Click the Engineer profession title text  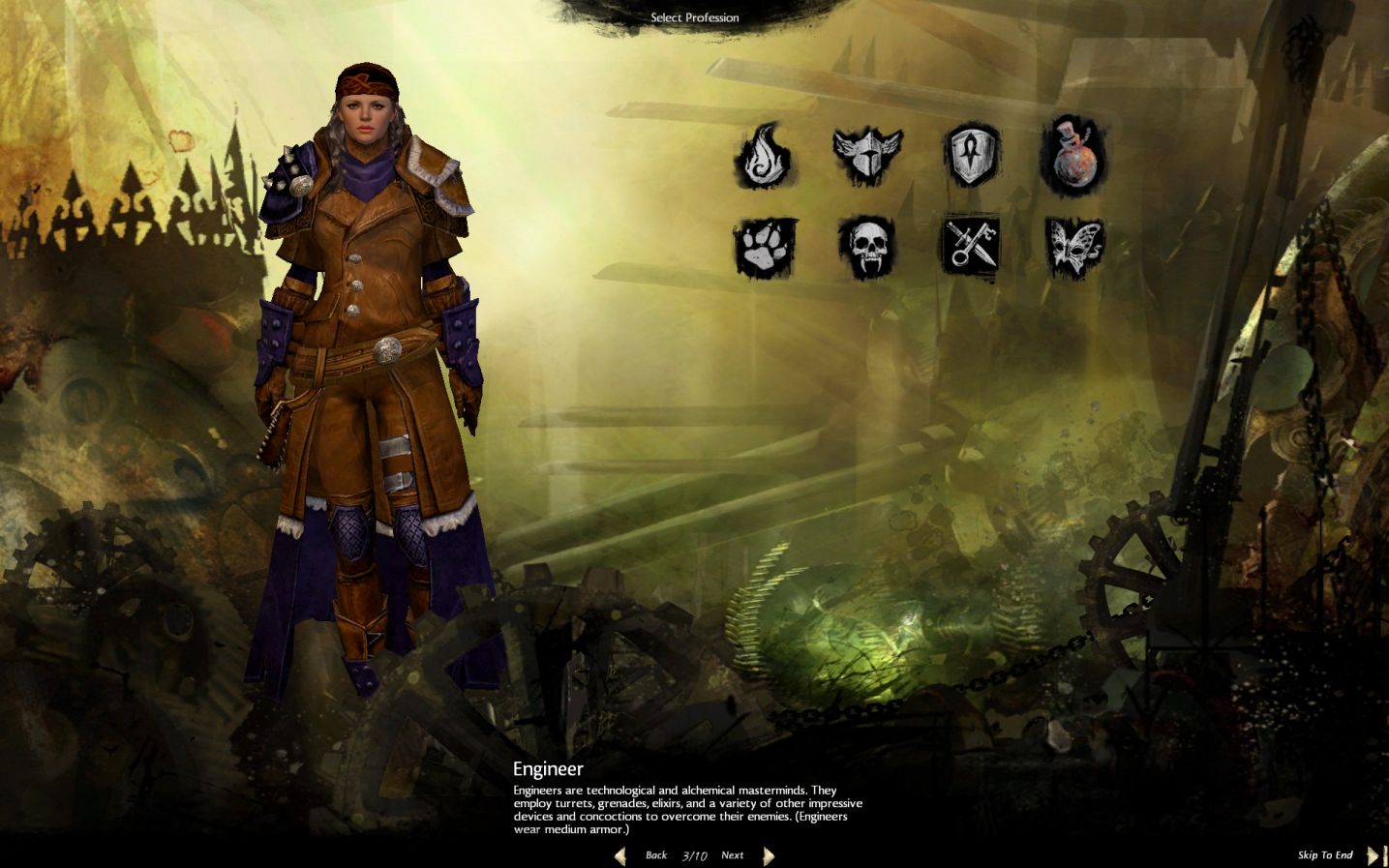pos(550,769)
